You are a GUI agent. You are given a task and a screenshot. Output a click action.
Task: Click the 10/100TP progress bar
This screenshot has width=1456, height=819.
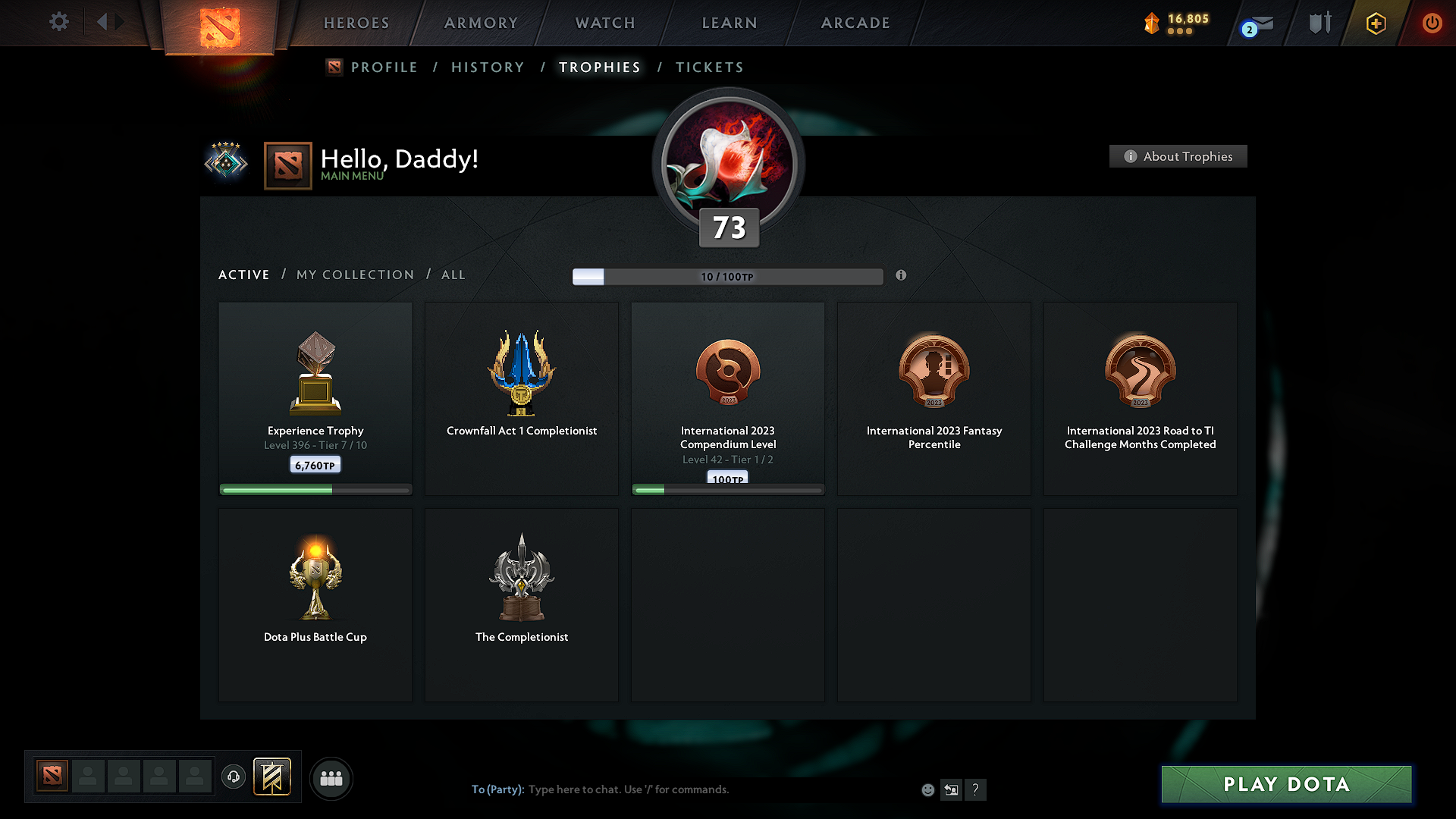coord(728,276)
